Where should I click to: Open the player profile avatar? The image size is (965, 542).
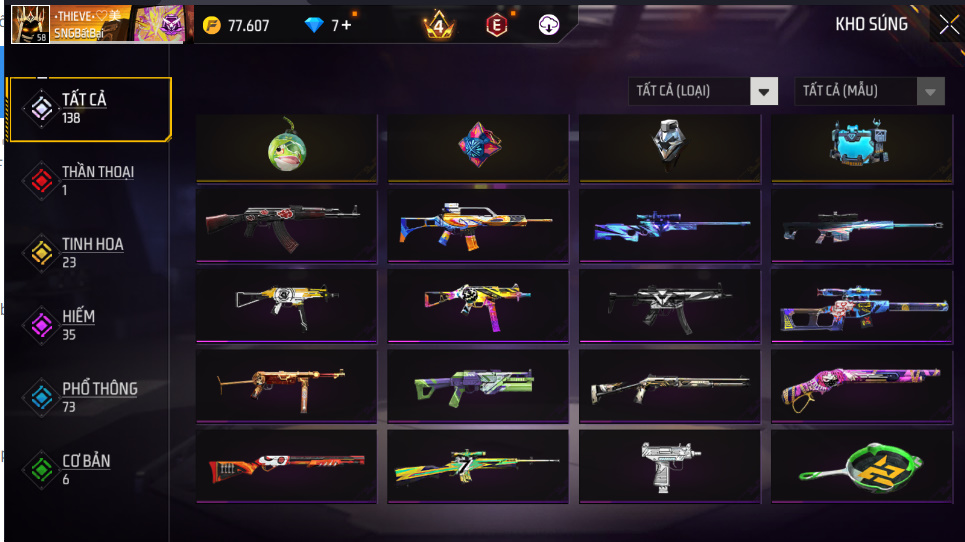[x=30, y=25]
